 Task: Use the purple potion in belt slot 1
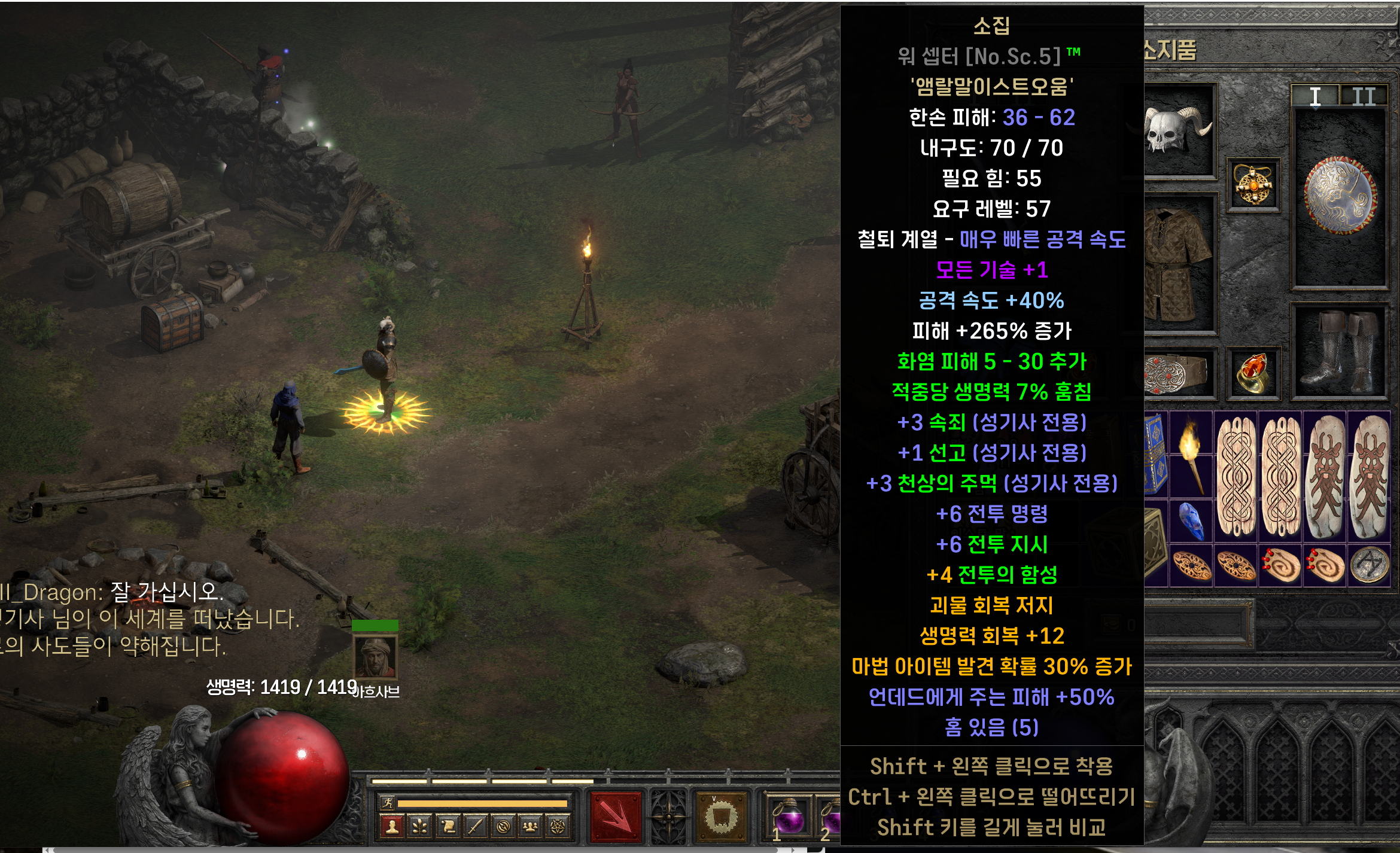(789, 816)
